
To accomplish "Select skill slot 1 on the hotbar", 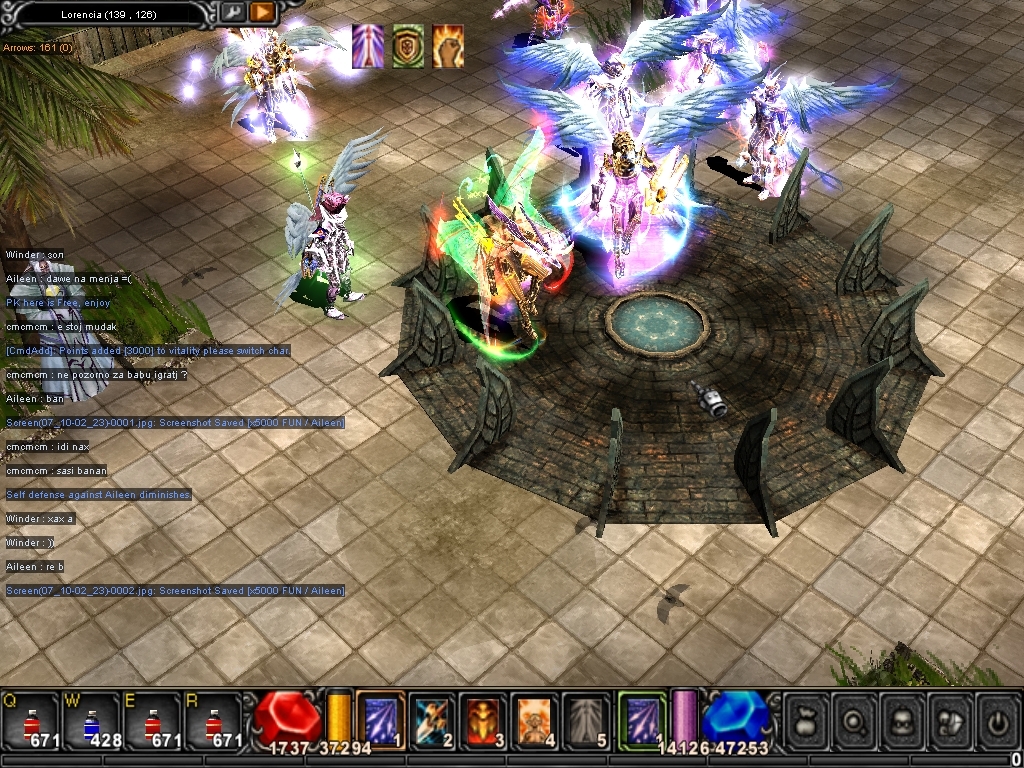I will (381, 719).
